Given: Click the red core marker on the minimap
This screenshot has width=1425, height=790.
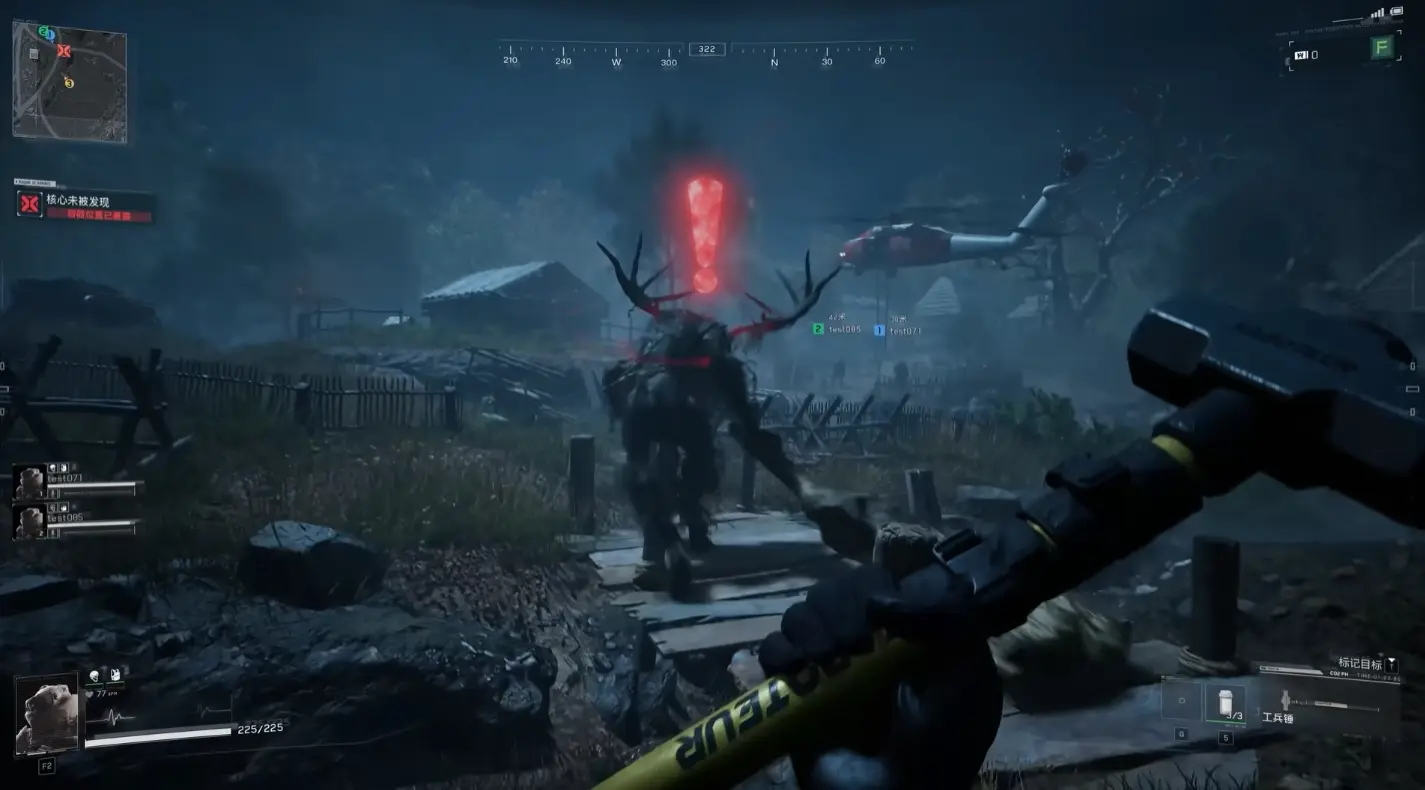Looking at the screenshot, I should (64, 50).
